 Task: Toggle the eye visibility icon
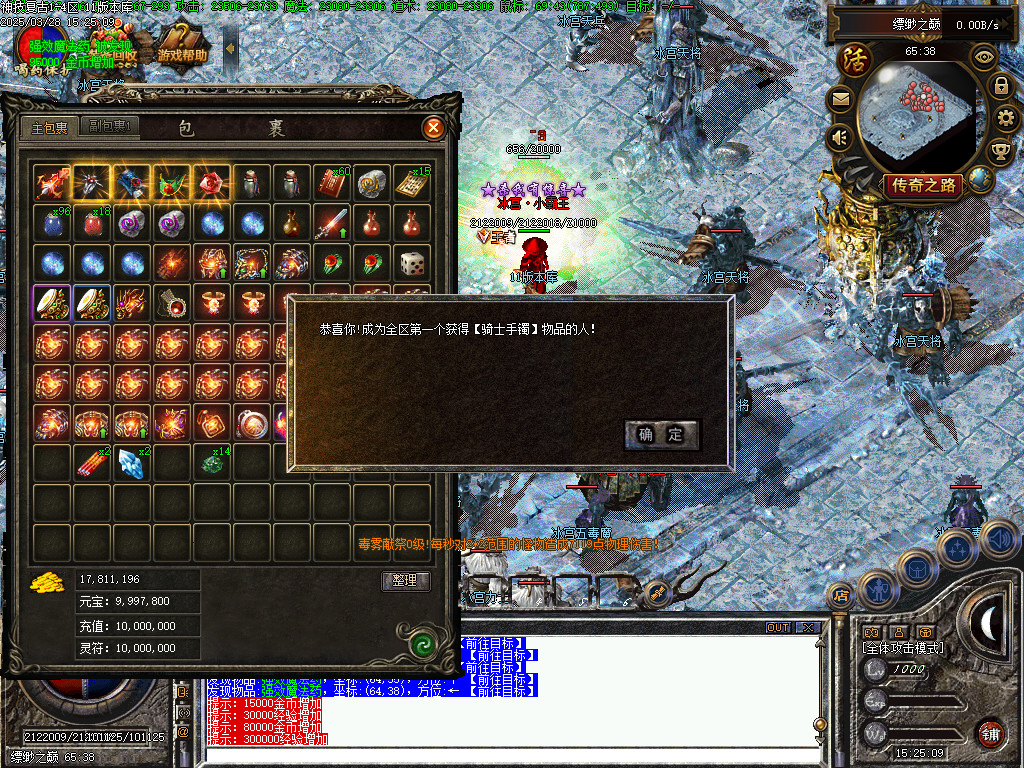tap(984, 56)
